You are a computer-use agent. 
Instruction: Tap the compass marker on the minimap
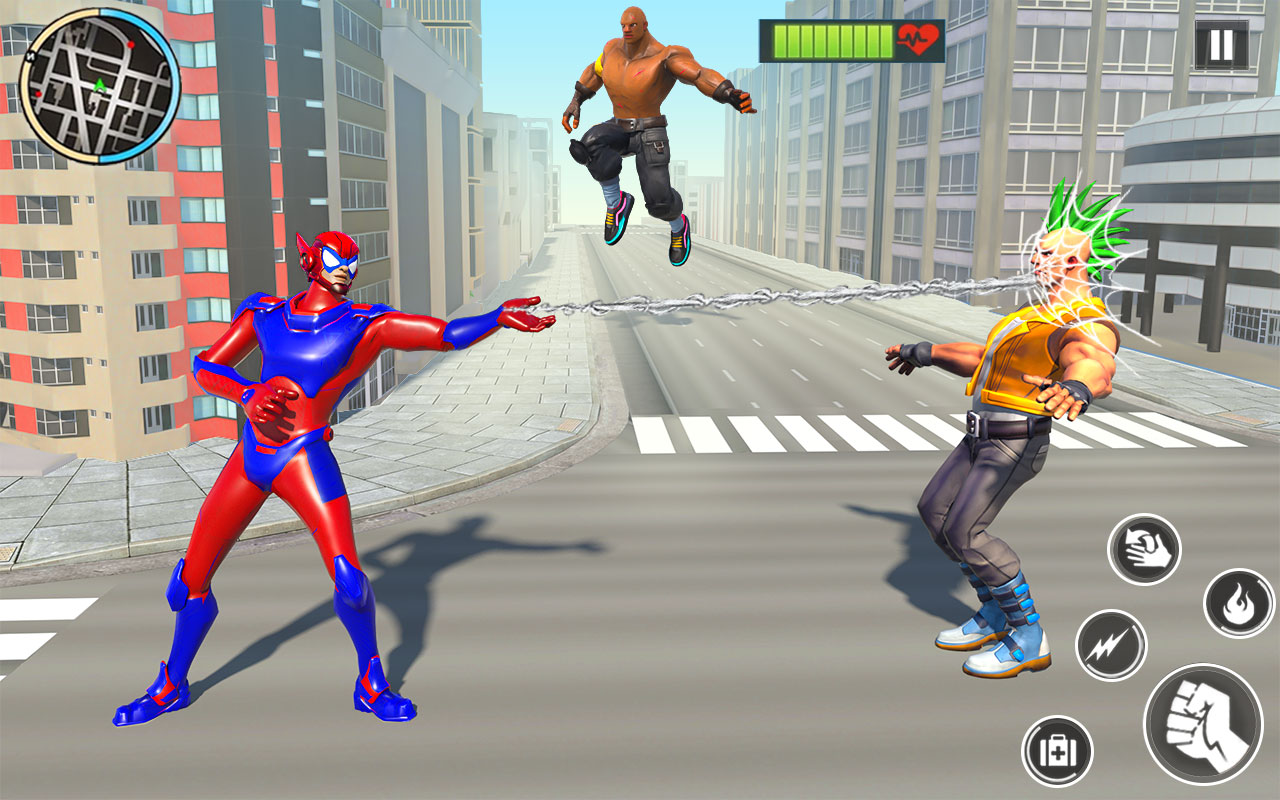tap(31, 56)
